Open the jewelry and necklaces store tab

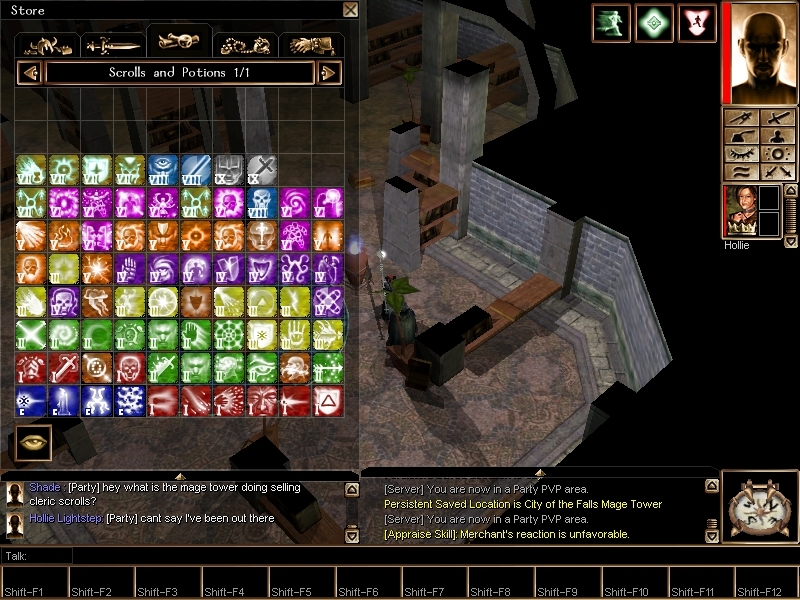pyautogui.click(x=245, y=45)
